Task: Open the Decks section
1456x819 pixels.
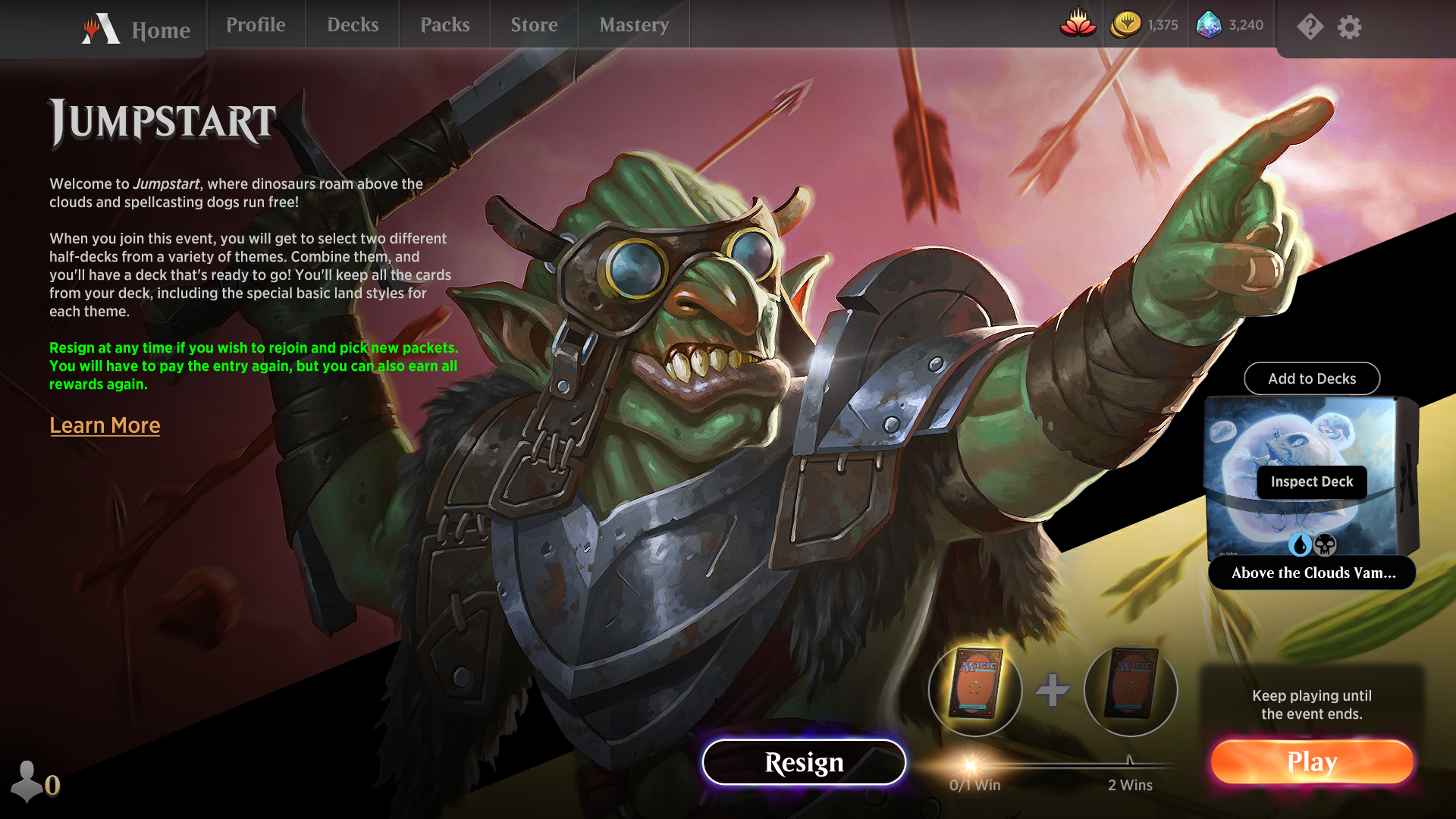Action: click(x=352, y=25)
